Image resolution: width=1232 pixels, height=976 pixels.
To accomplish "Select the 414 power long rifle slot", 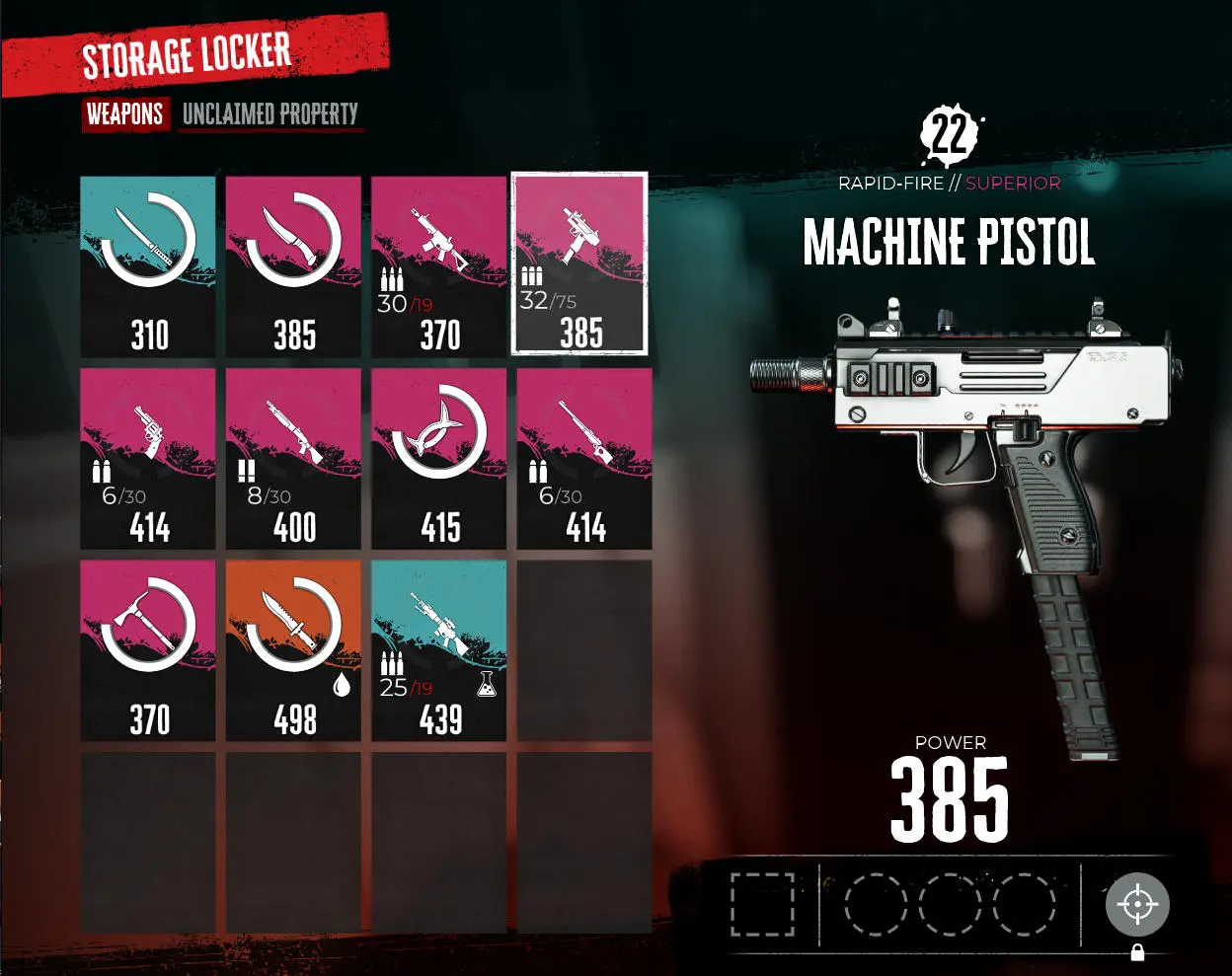I will [x=584, y=458].
